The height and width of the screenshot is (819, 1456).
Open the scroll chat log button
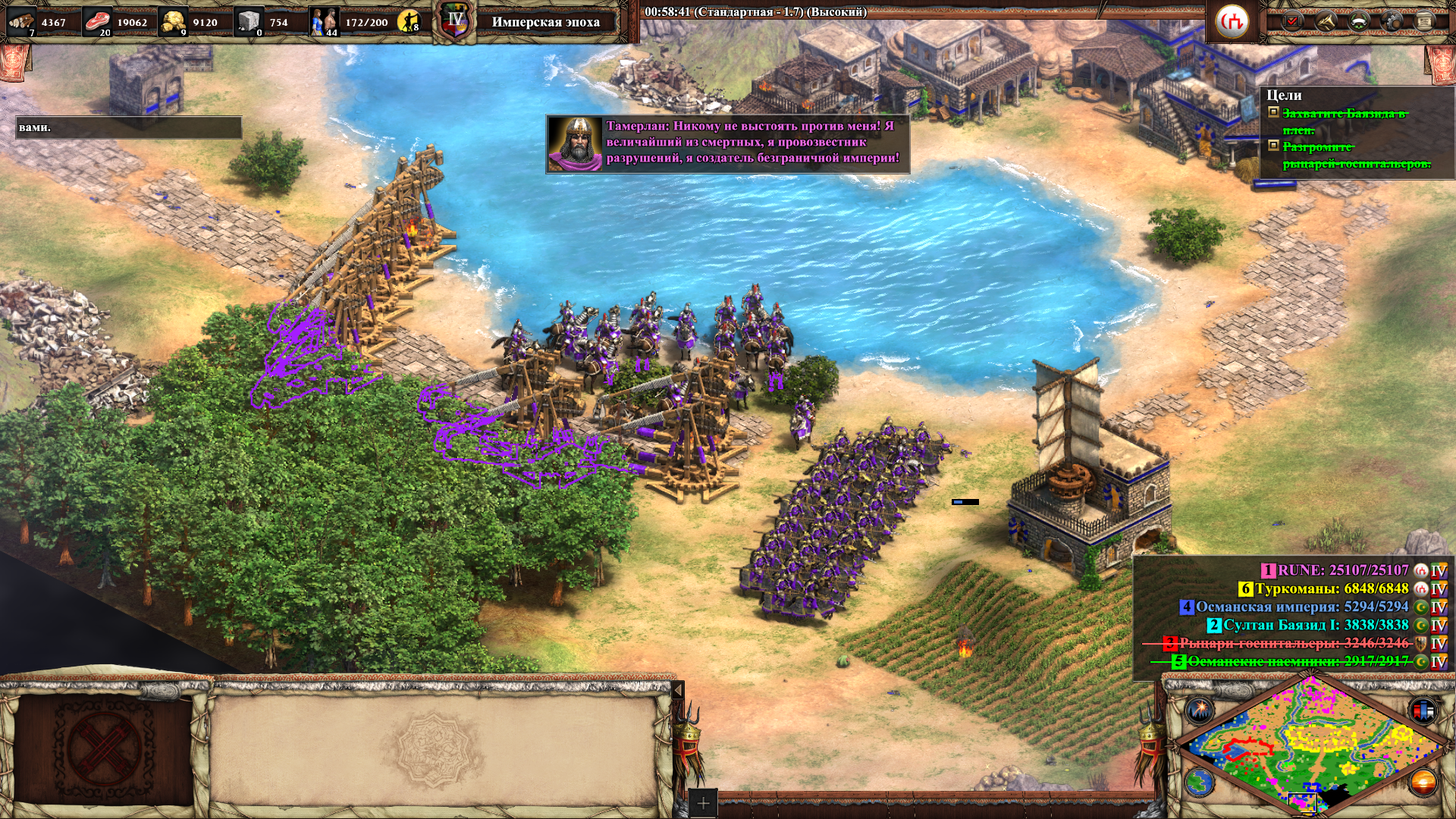[1424, 21]
